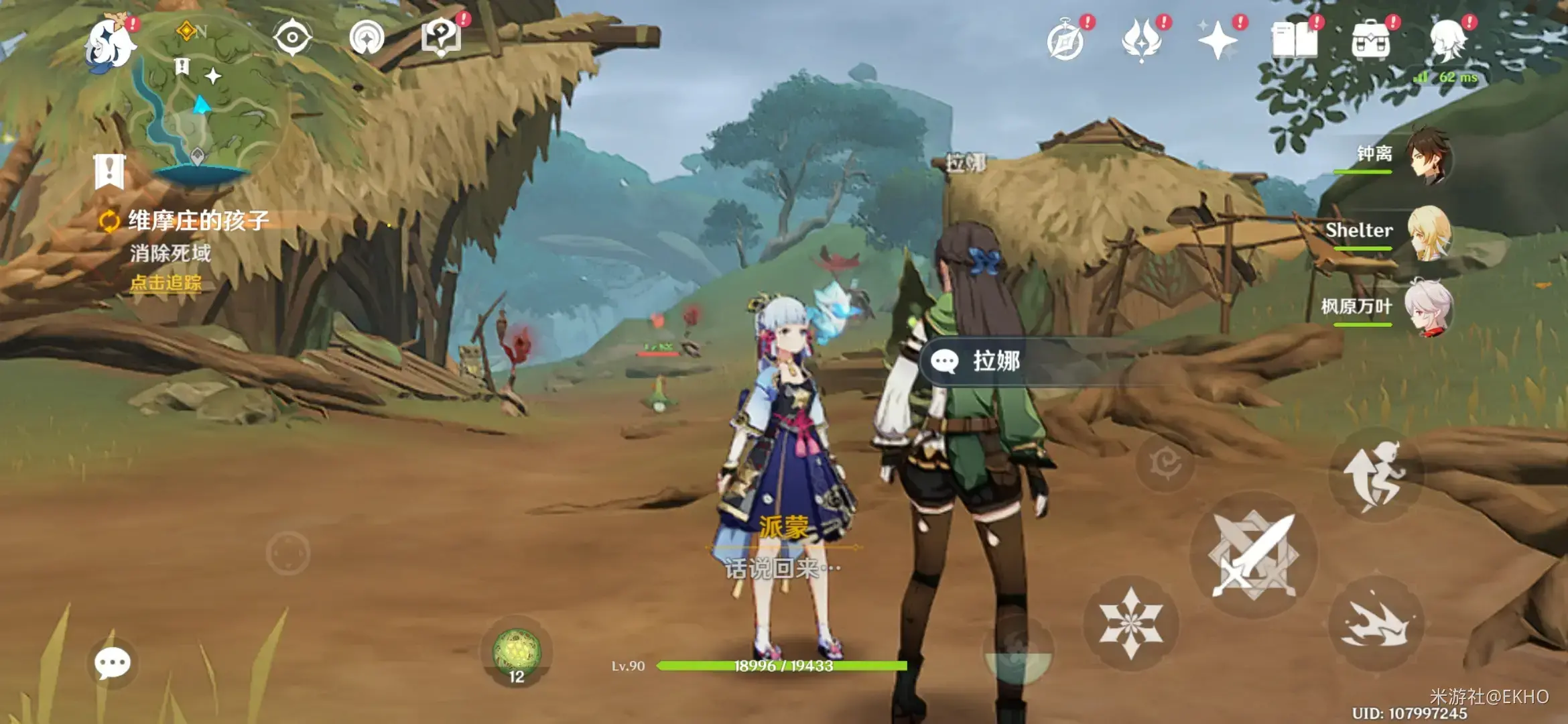
Task: Activate the cryo snowflake elemental skill
Action: click(x=1130, y=623)
